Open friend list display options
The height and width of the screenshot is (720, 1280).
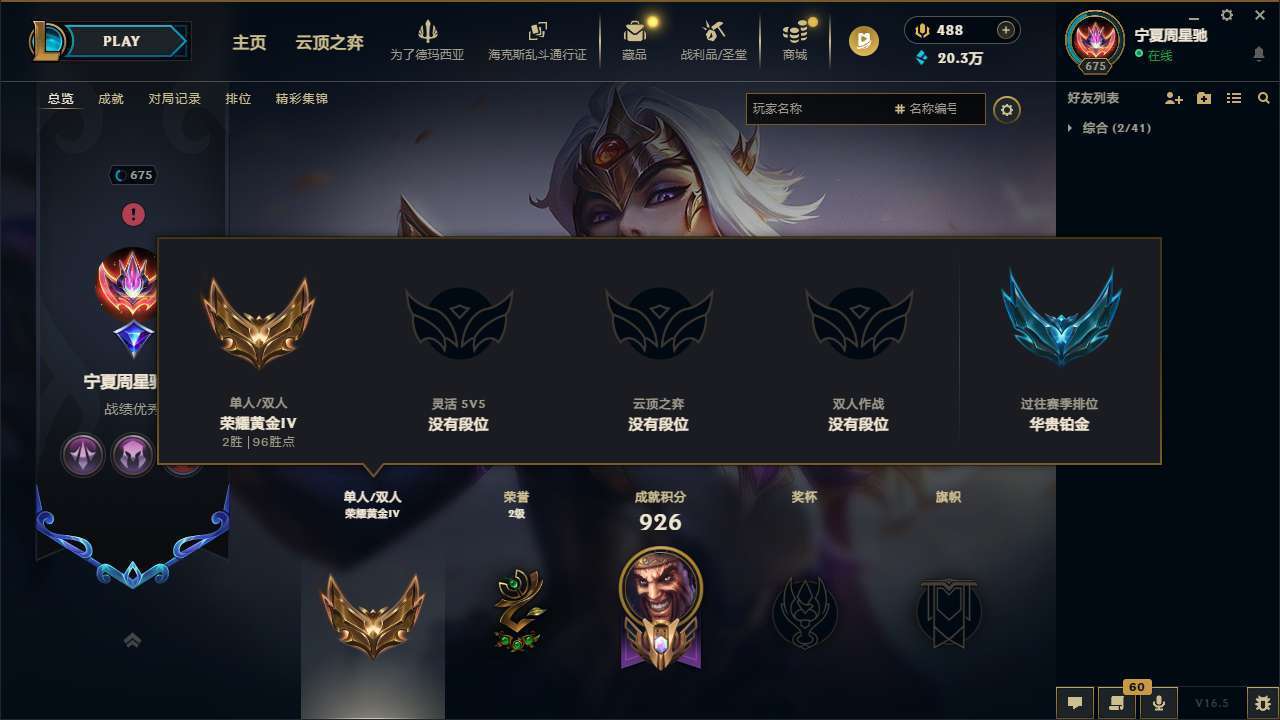click(1234, 98)
